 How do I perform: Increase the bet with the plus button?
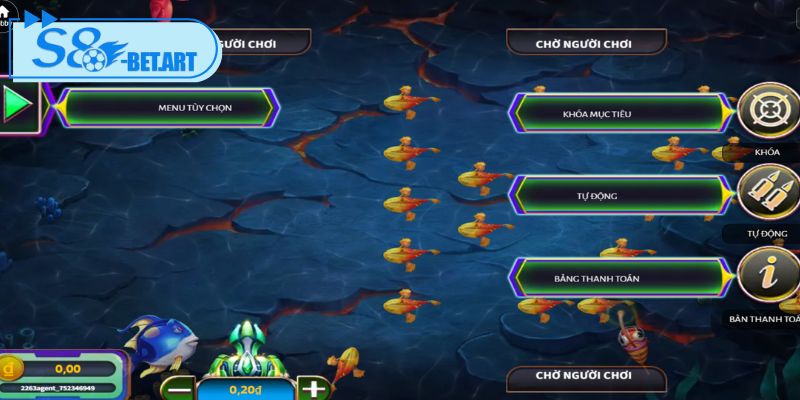pyautogui.click(x=314, y=388)
